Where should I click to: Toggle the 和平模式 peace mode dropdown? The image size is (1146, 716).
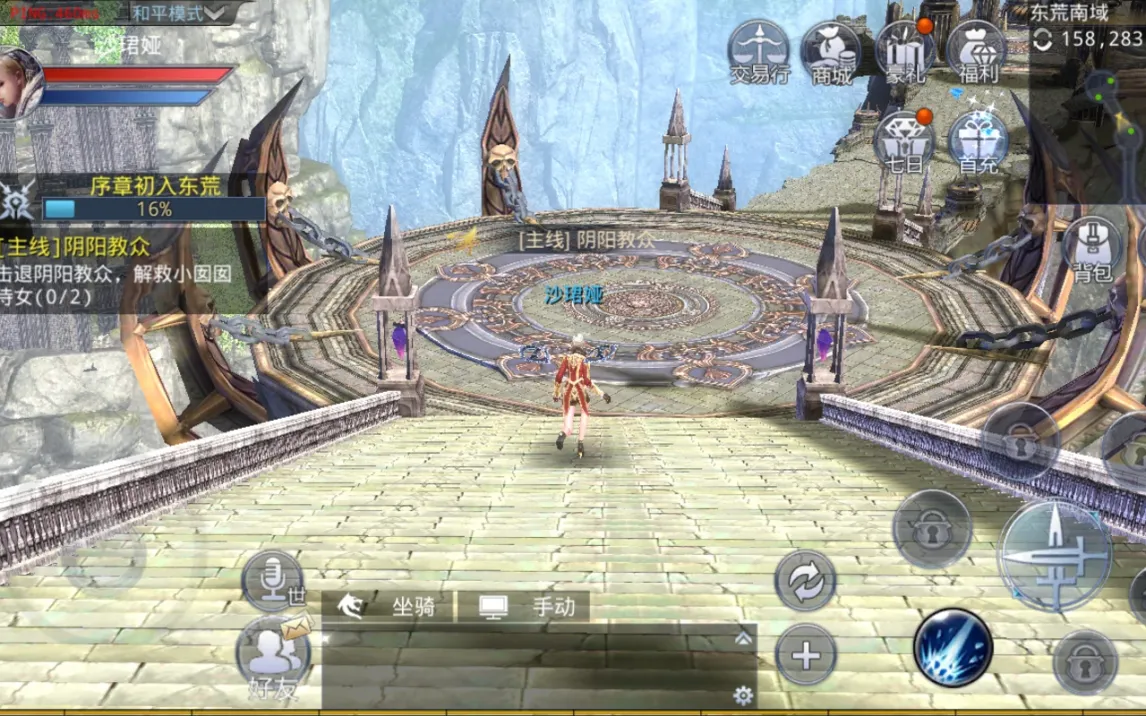click(x=178, y=13)
